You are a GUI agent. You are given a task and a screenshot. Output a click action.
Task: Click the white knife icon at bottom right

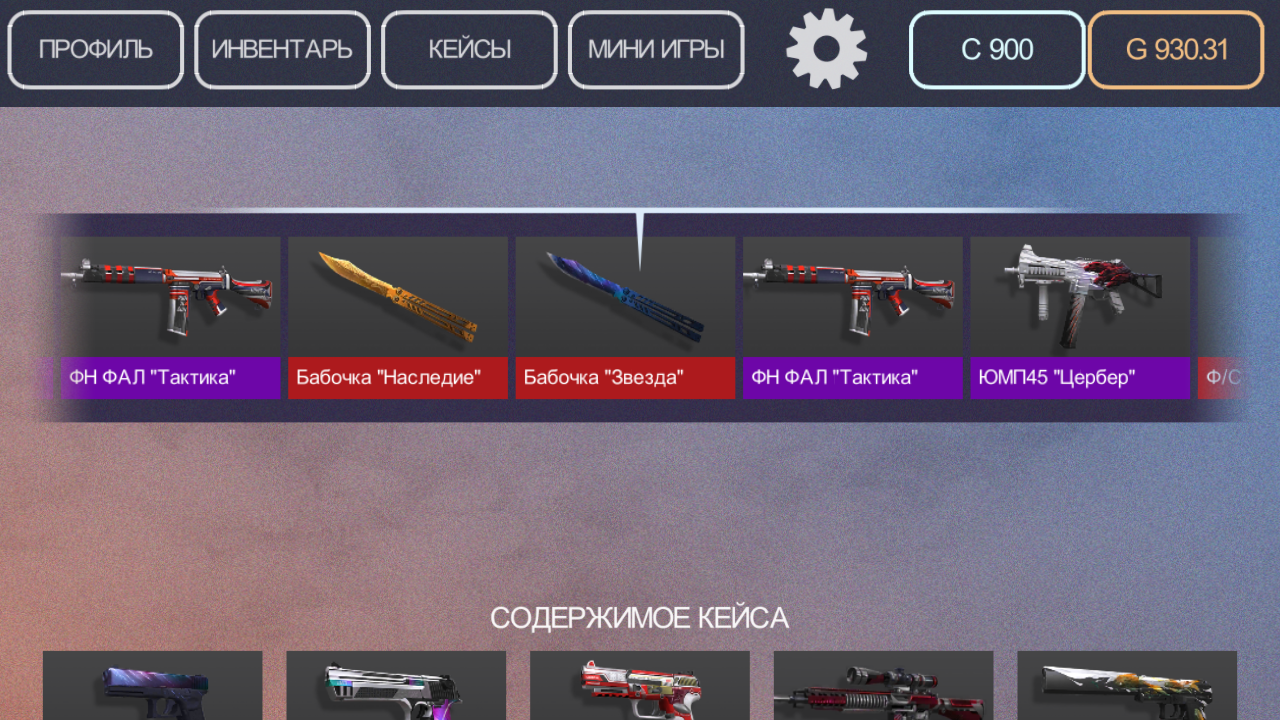(x=1127, y=690)
